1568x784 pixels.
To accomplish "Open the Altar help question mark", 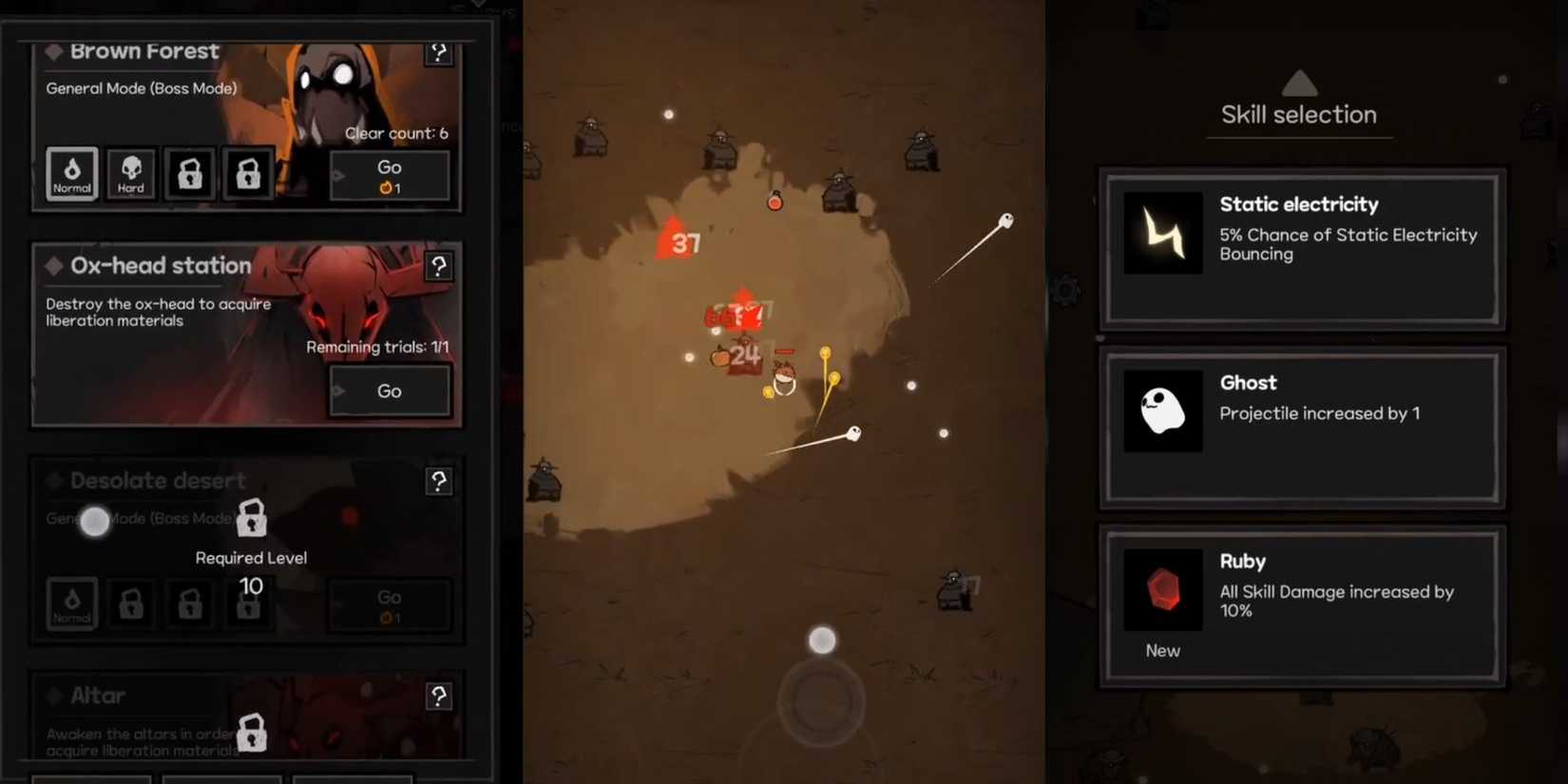I will coord(439,697).
